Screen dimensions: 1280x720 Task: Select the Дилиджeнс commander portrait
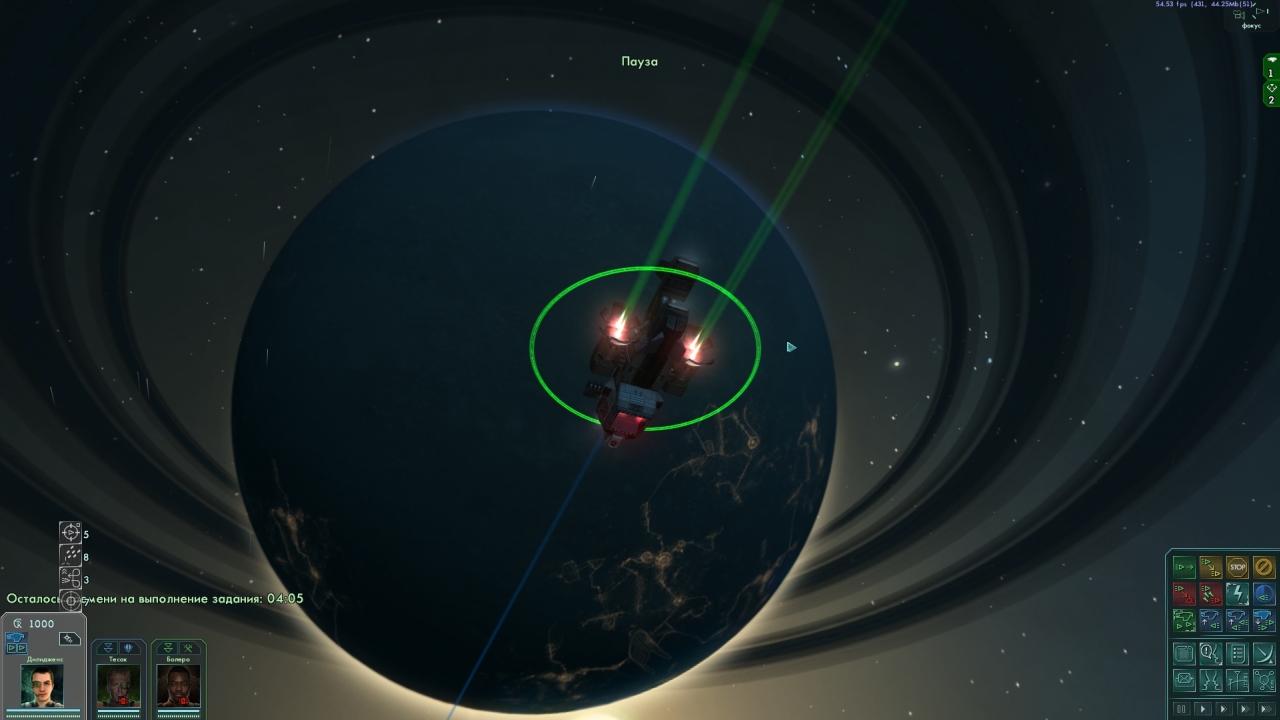[42, 685]
